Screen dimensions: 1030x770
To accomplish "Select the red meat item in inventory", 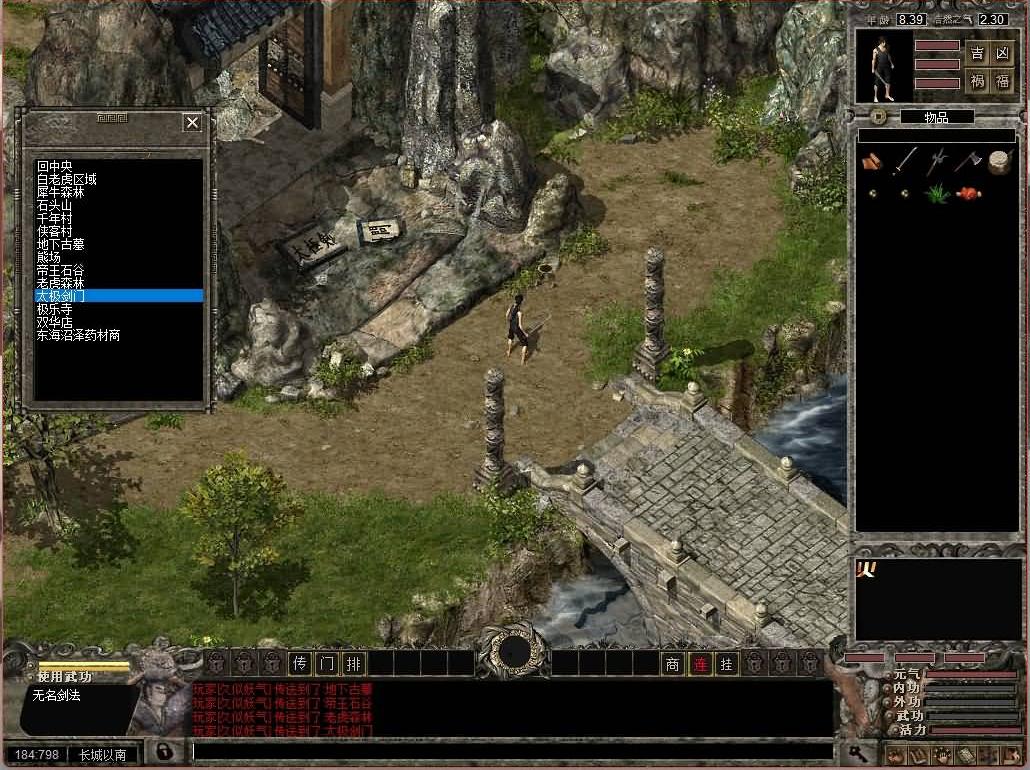I will coord(967,194).
